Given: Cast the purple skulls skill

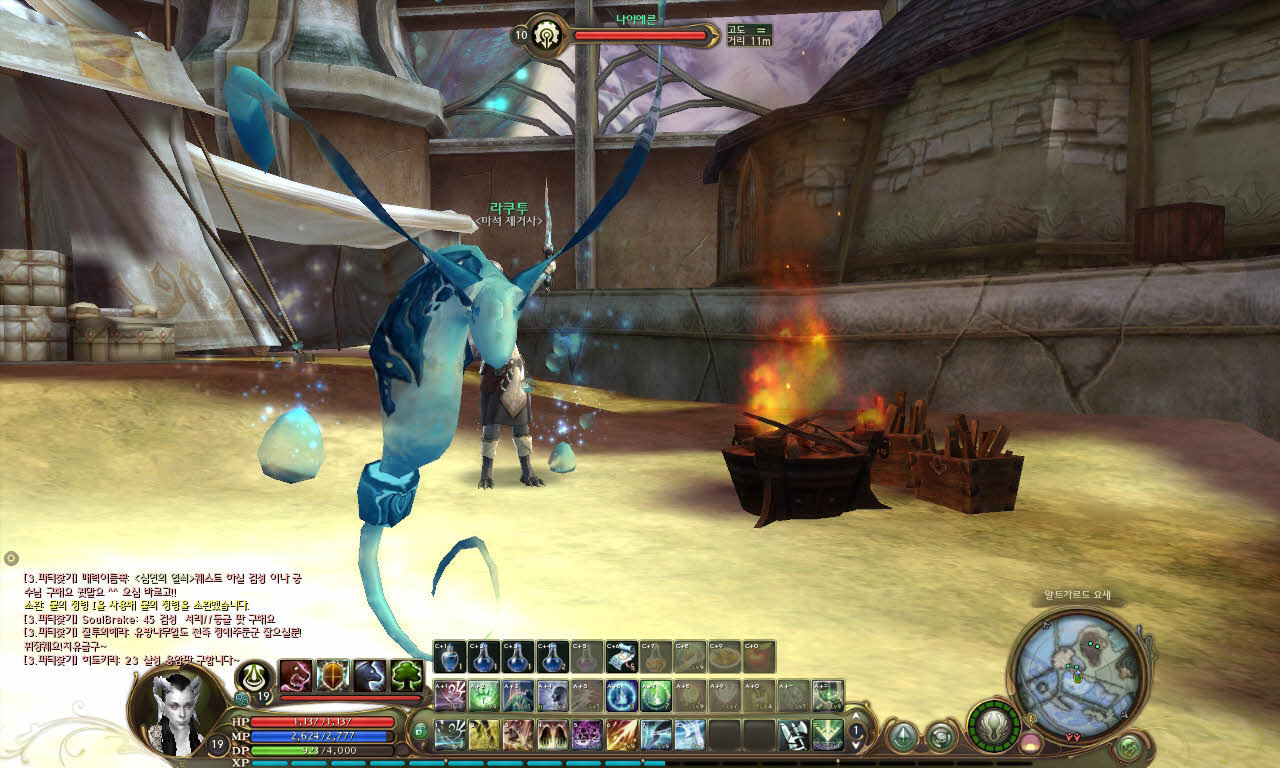Looking at the screenshot, I should pyautogui.click(x=586, y=735).
